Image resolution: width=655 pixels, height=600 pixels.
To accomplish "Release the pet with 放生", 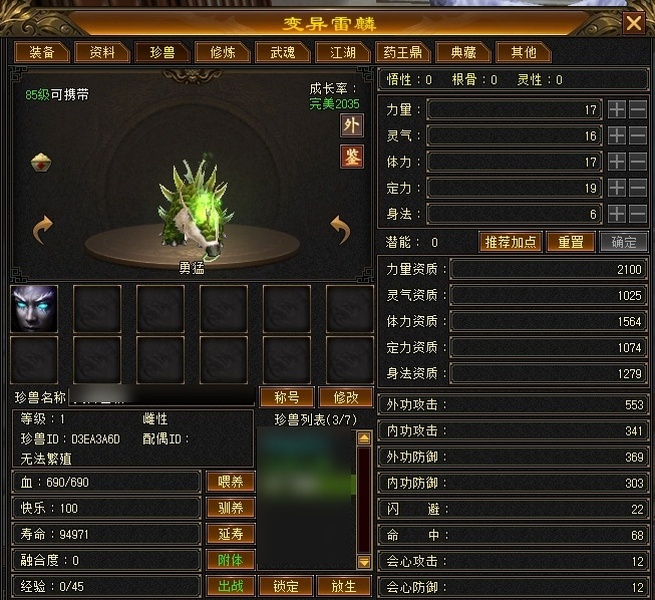I will pos(342,586).
